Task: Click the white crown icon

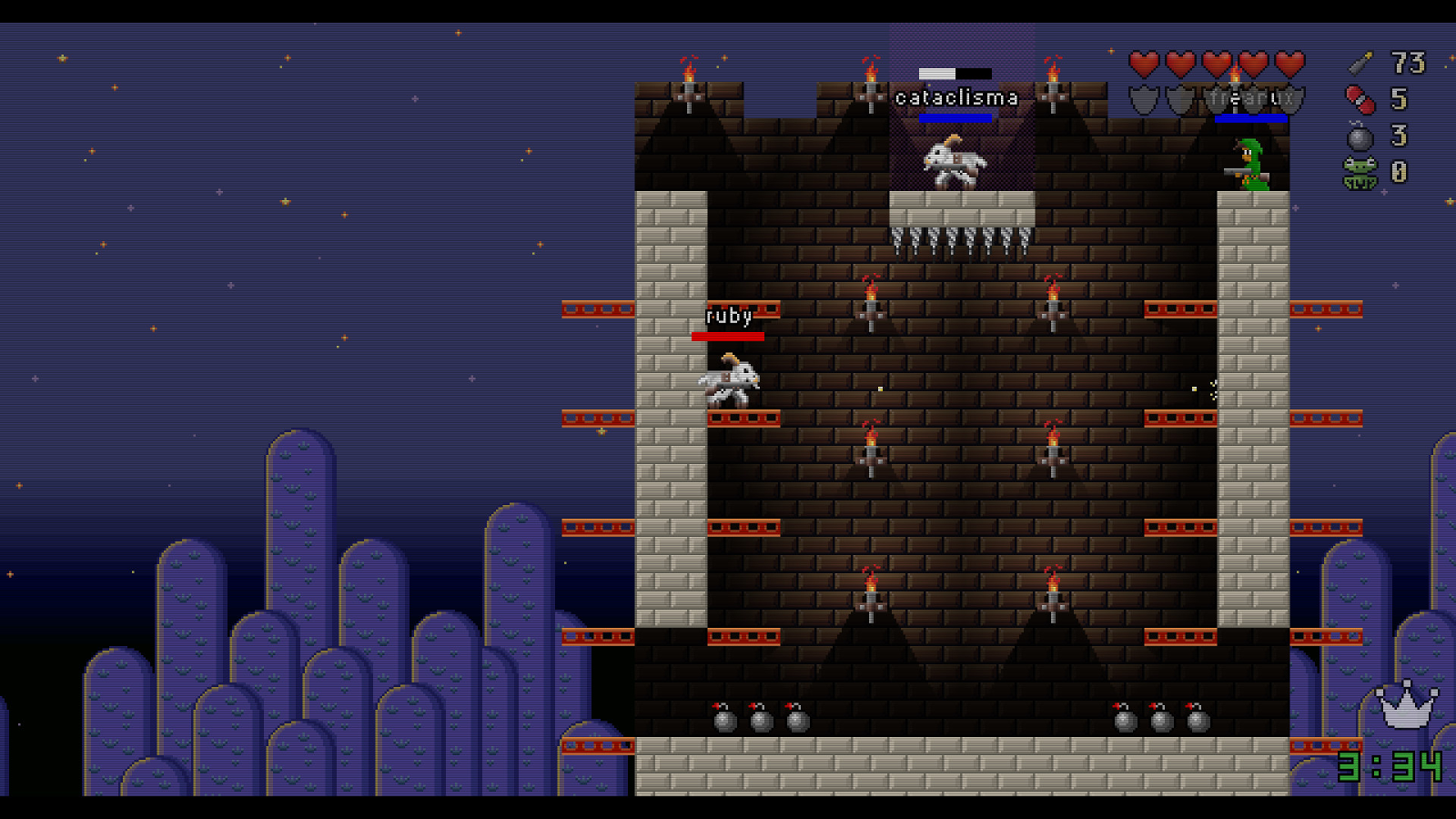Action: tap(1406, 705)
